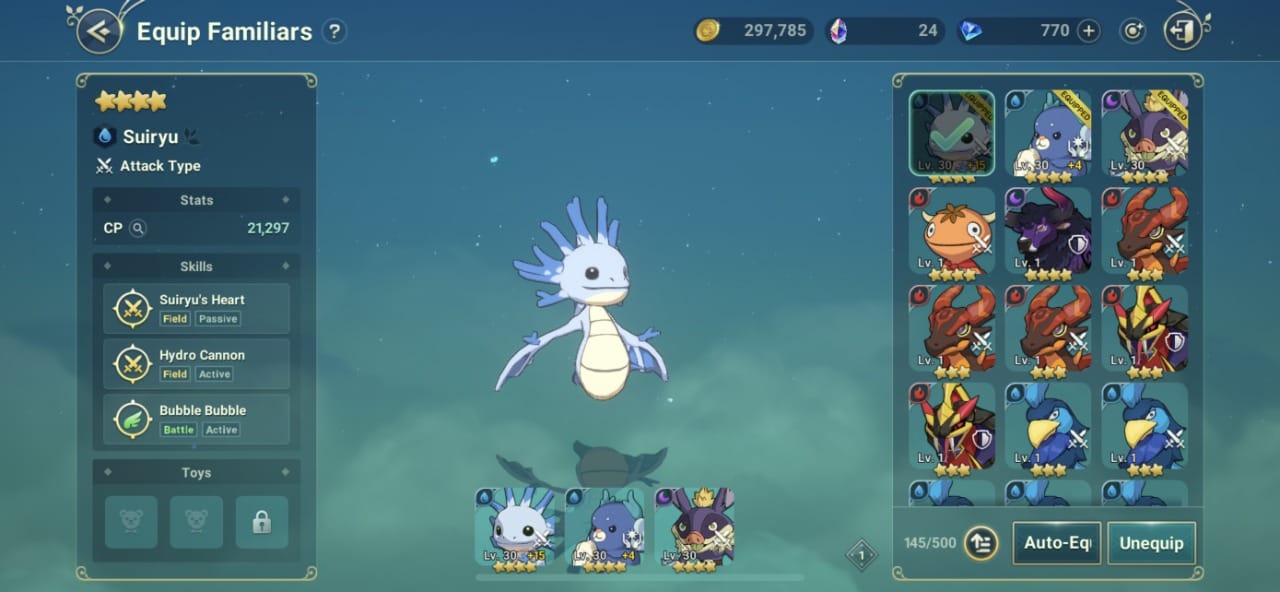Go back using the arrow button
Image resolution: width=1280 pixels, height=592 pixels.
point(98,31)
